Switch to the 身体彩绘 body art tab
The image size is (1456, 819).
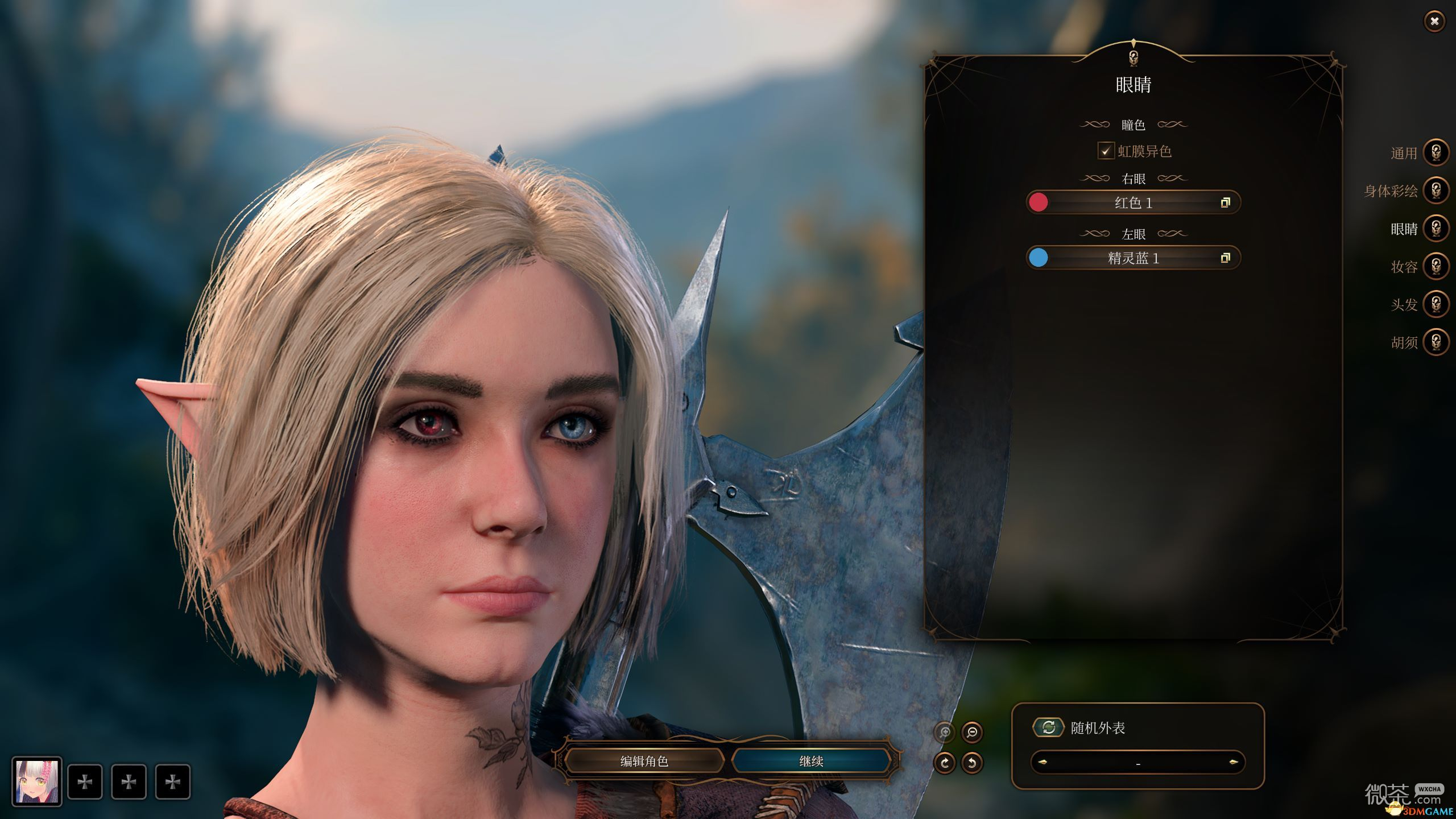point(1436,191)
